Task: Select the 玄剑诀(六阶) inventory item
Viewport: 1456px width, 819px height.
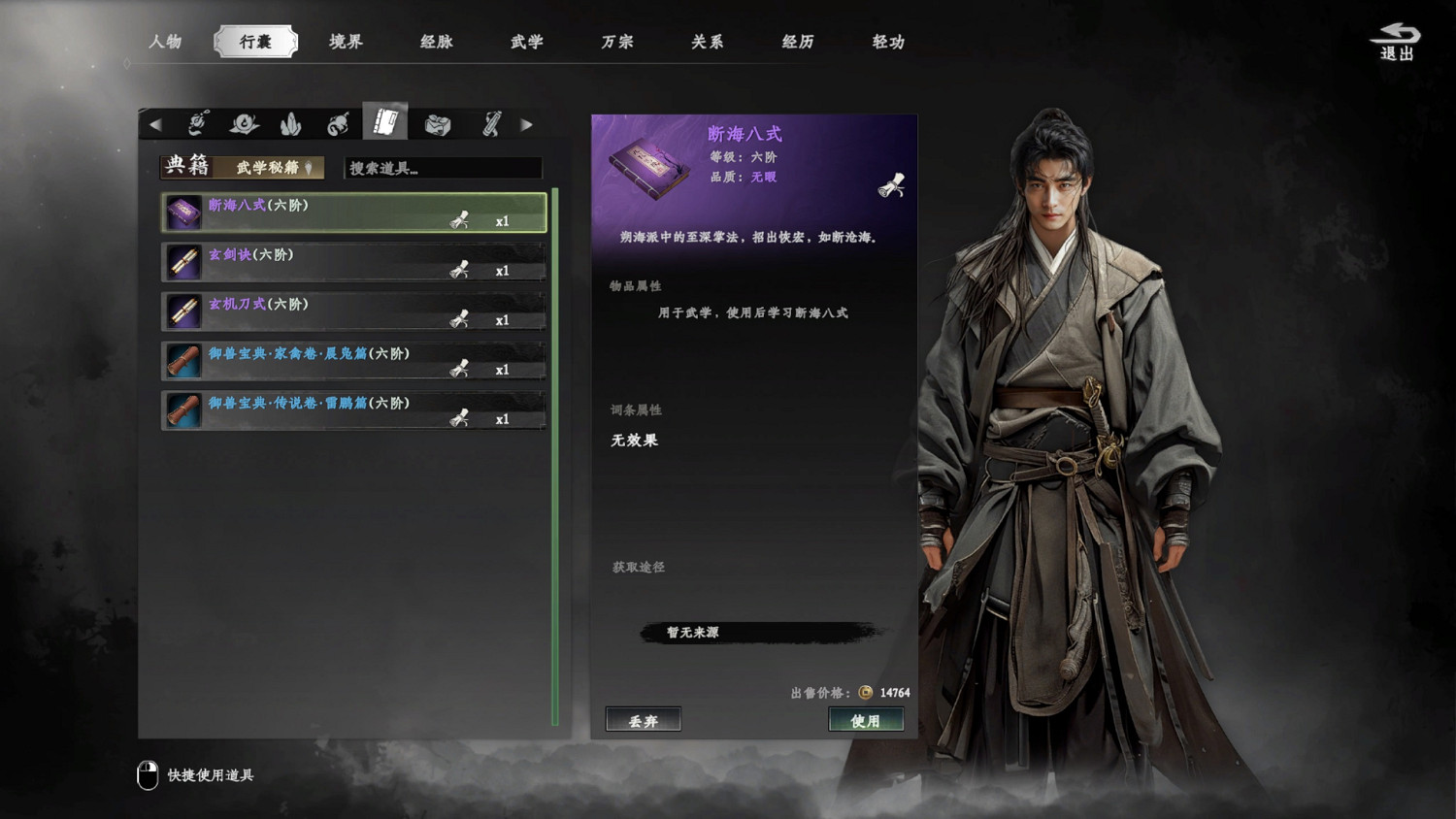Action: point(320,261)
